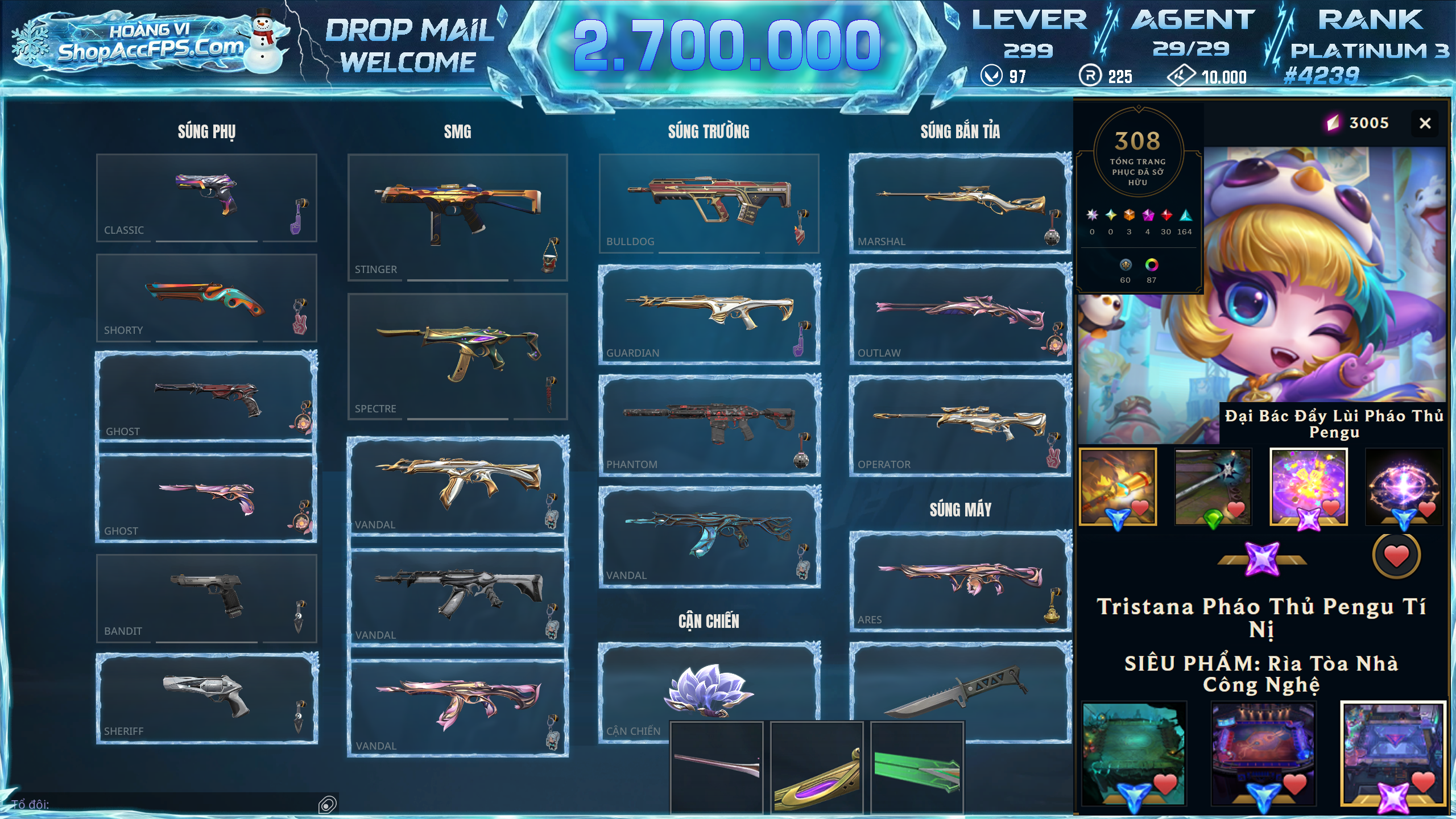Choose the Marshal sniper slot
The width and height of the screenshot is (1456, 819).
(x=960, y=203)
